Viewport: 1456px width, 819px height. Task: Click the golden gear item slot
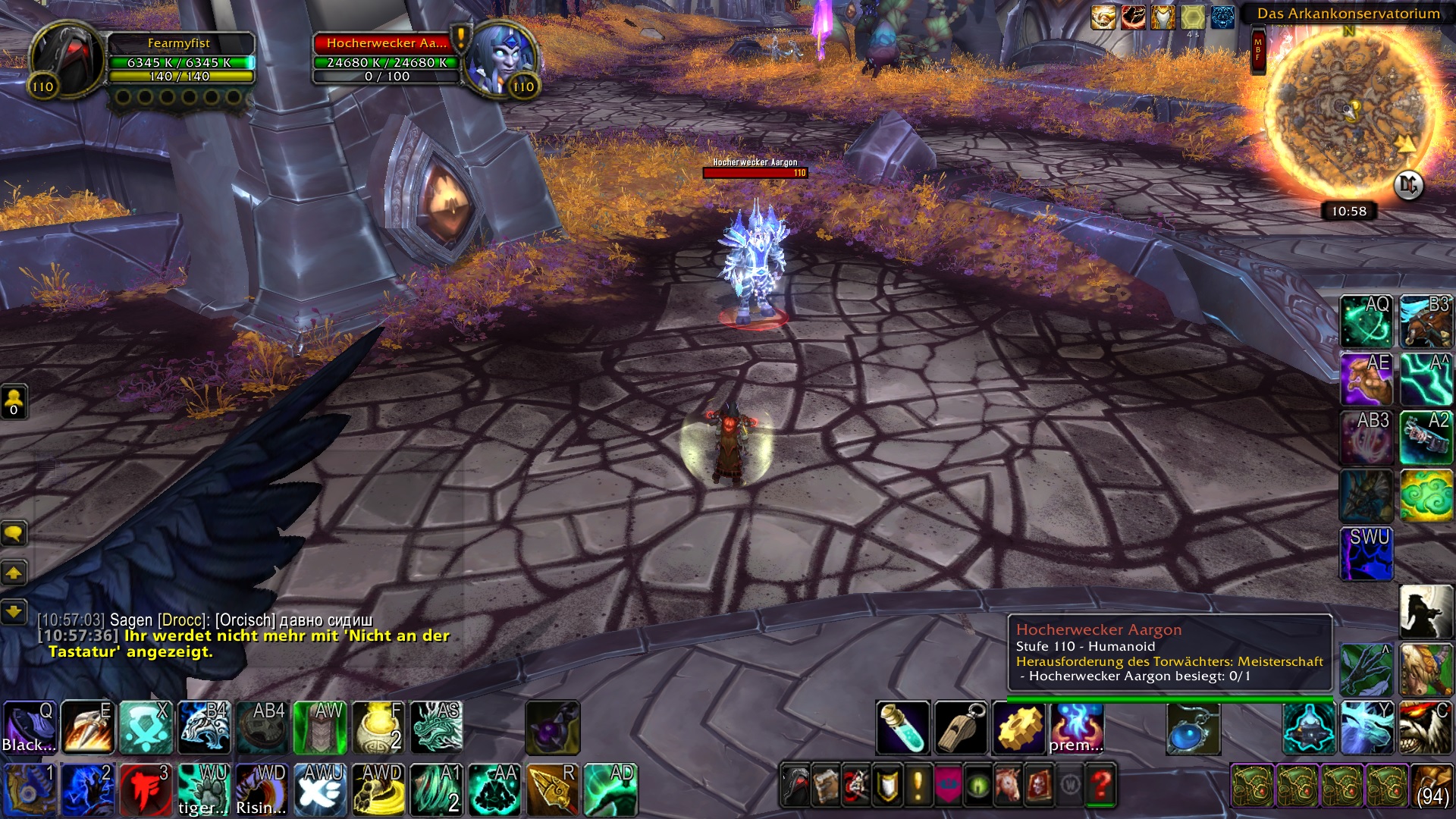click(x=1019, y=728)
